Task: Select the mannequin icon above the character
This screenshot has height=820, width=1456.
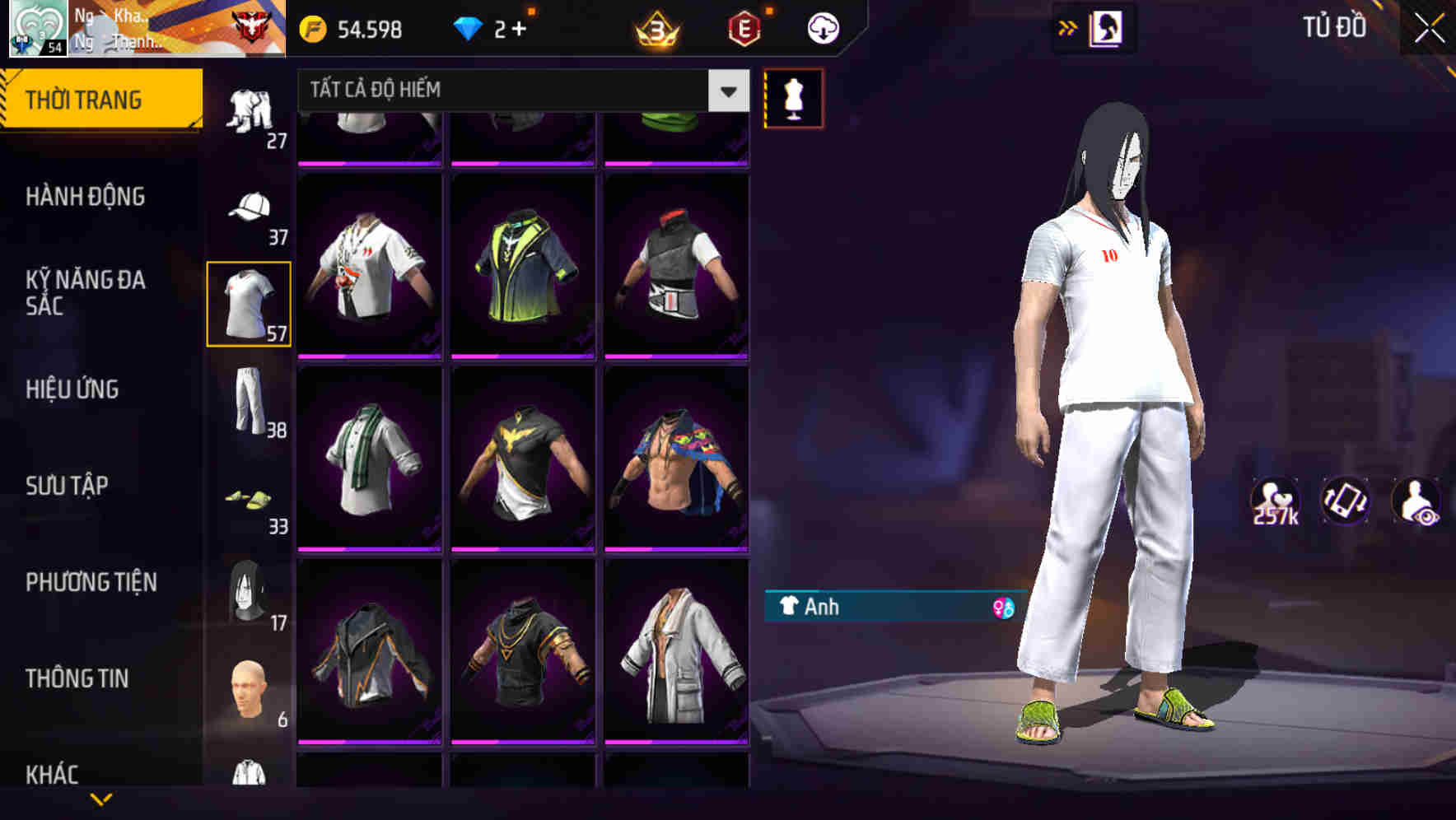Action: coord(793,97)
